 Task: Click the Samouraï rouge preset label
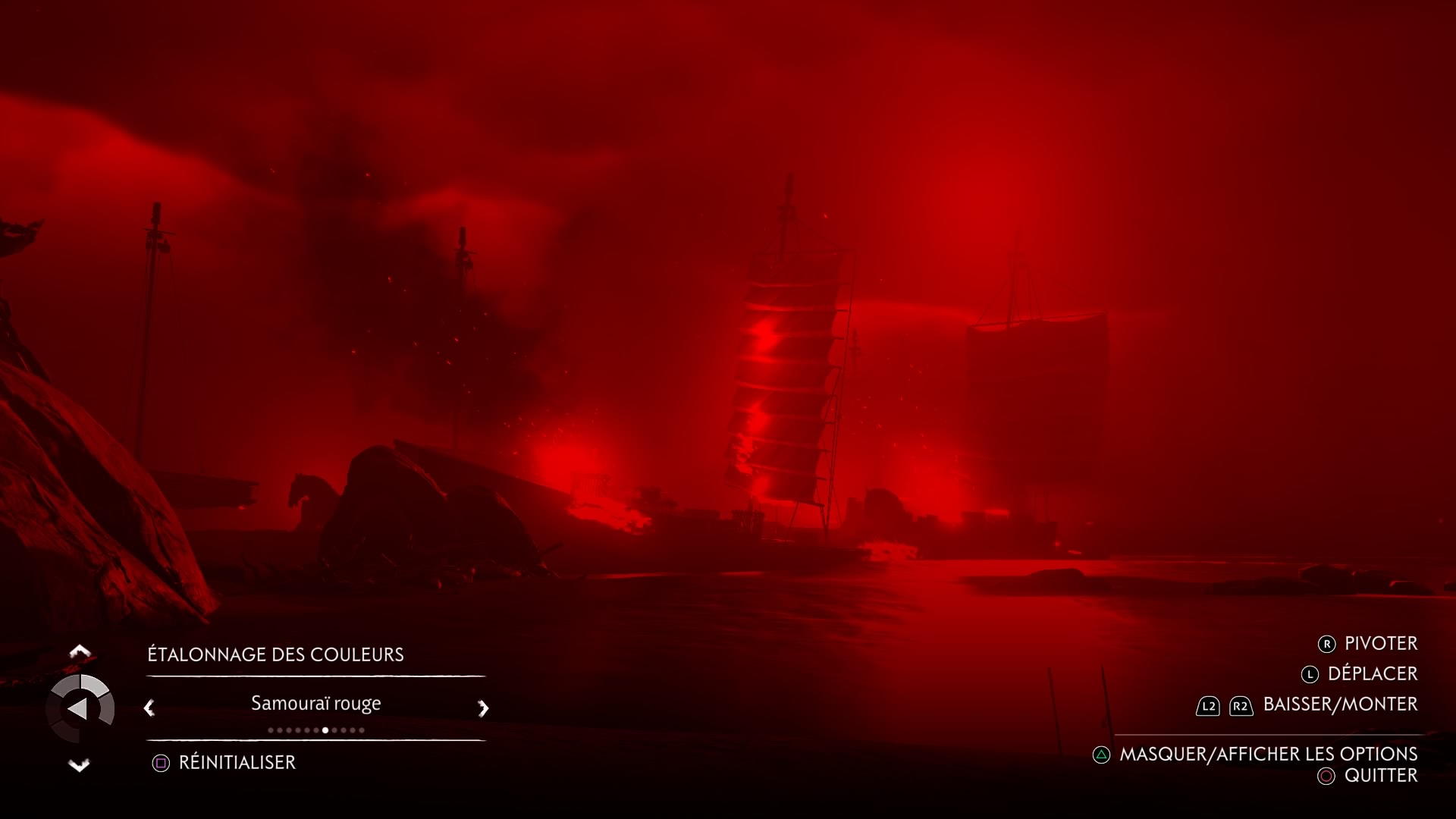click(x=315, y=704)
